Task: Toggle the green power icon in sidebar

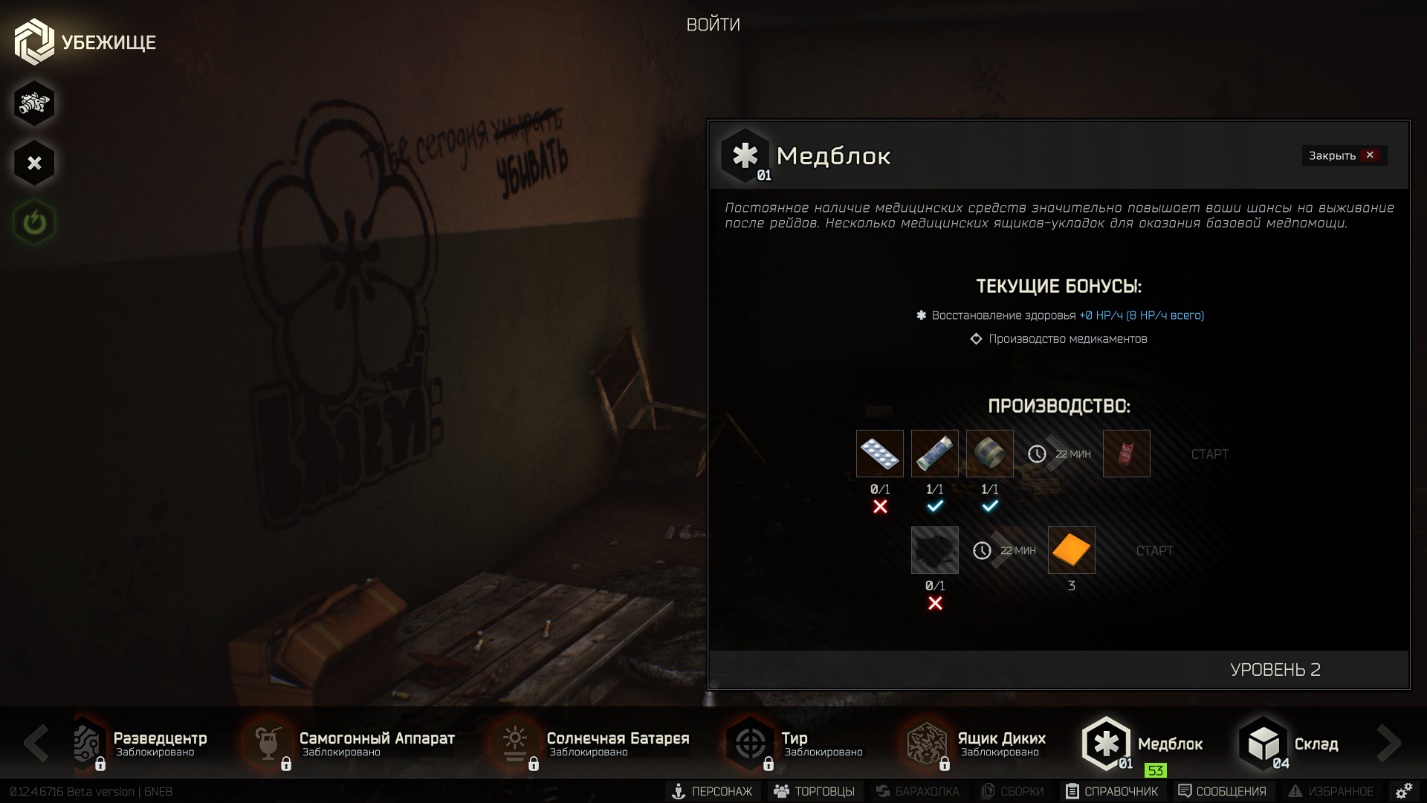Action: tap(34, 222)
